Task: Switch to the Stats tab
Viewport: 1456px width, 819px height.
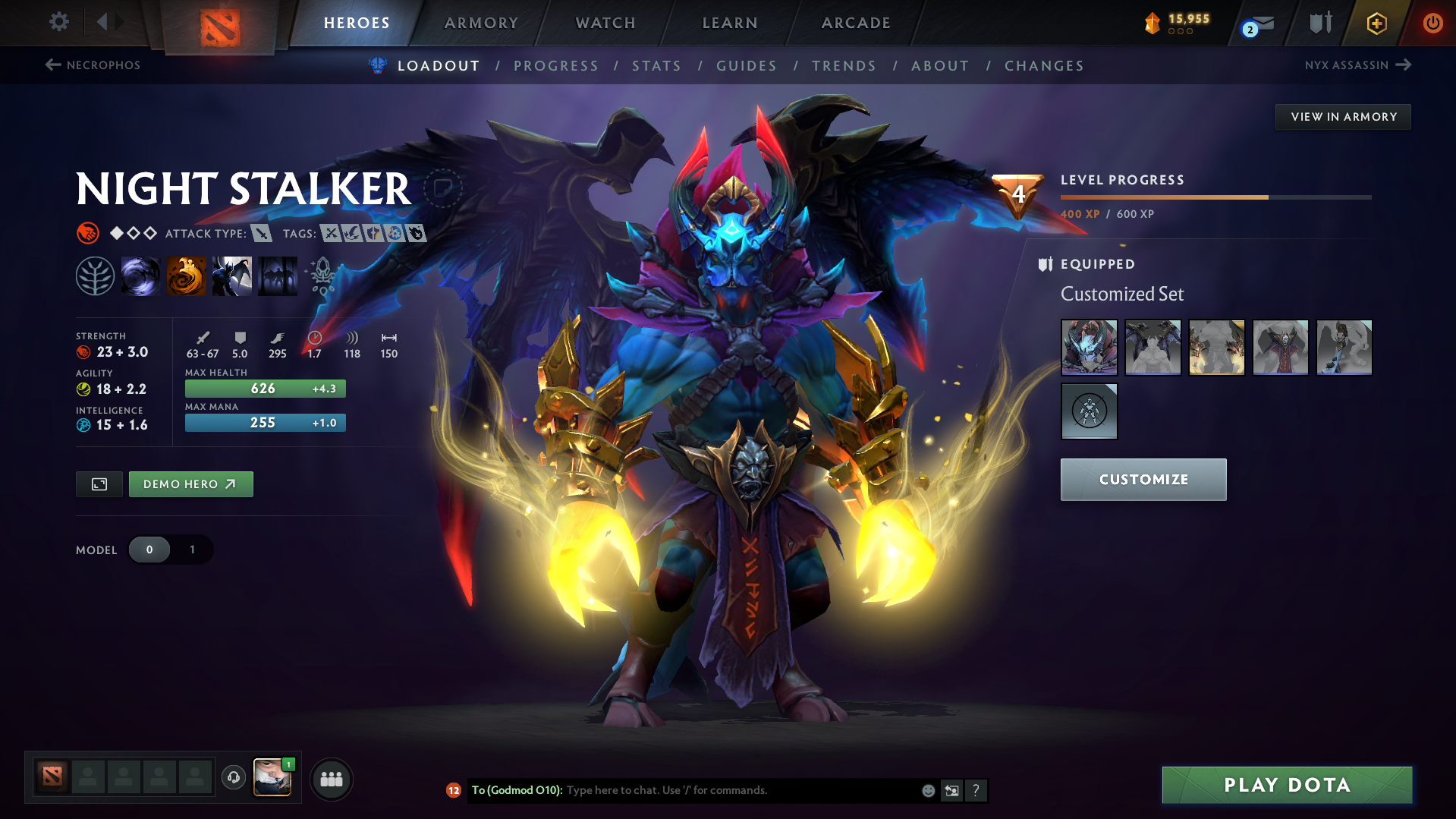Action: [656, 66]
